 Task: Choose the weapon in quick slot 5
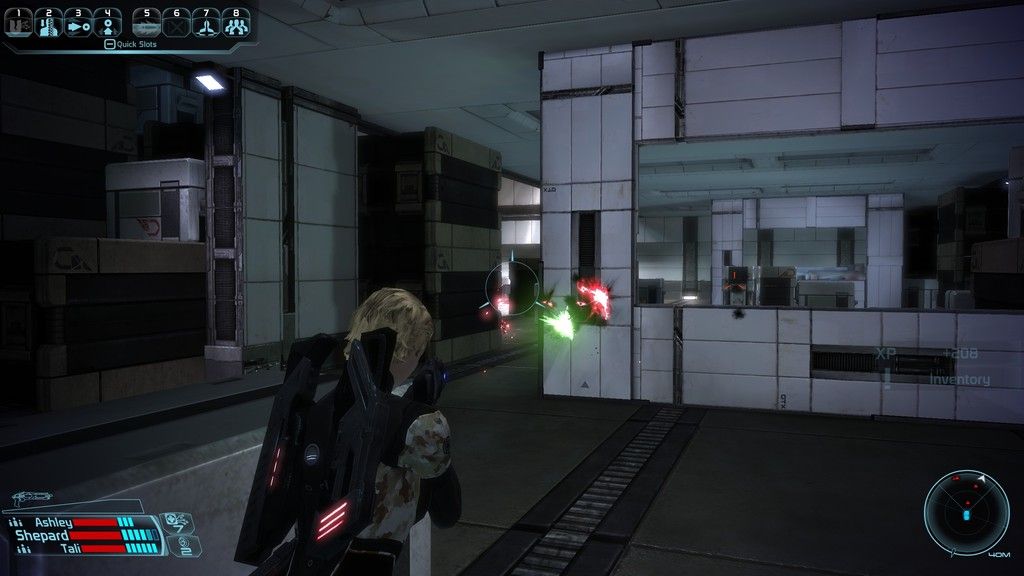tap(147, 23)
